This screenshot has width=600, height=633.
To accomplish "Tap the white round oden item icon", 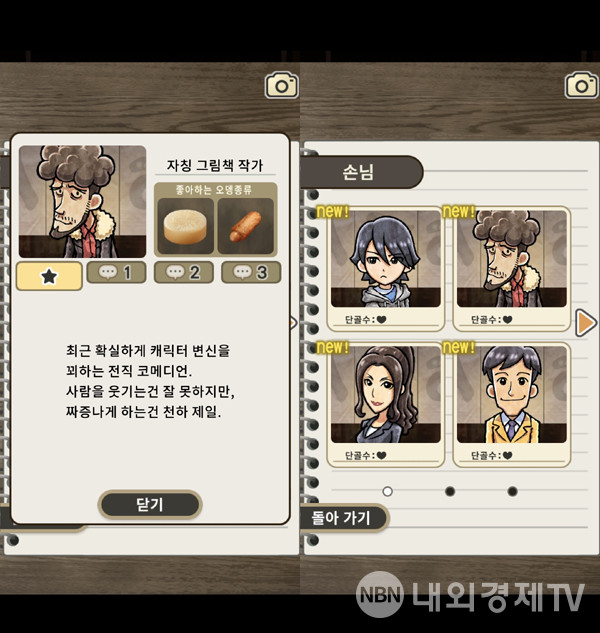I will click(x=185, y=227).
